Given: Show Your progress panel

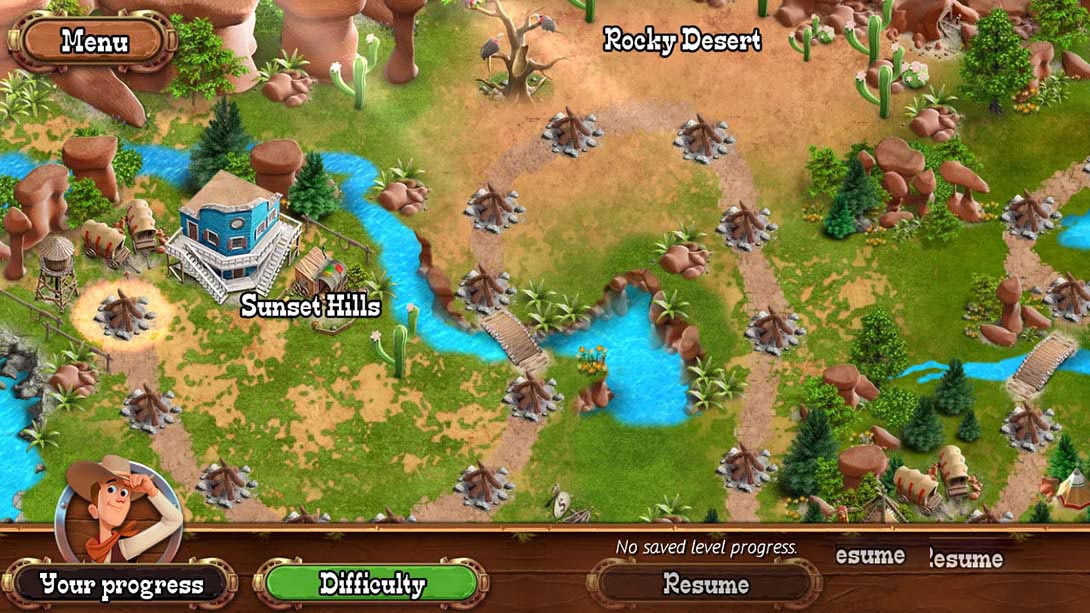Looking at the screenshot, I should click(x=121, y=584).
